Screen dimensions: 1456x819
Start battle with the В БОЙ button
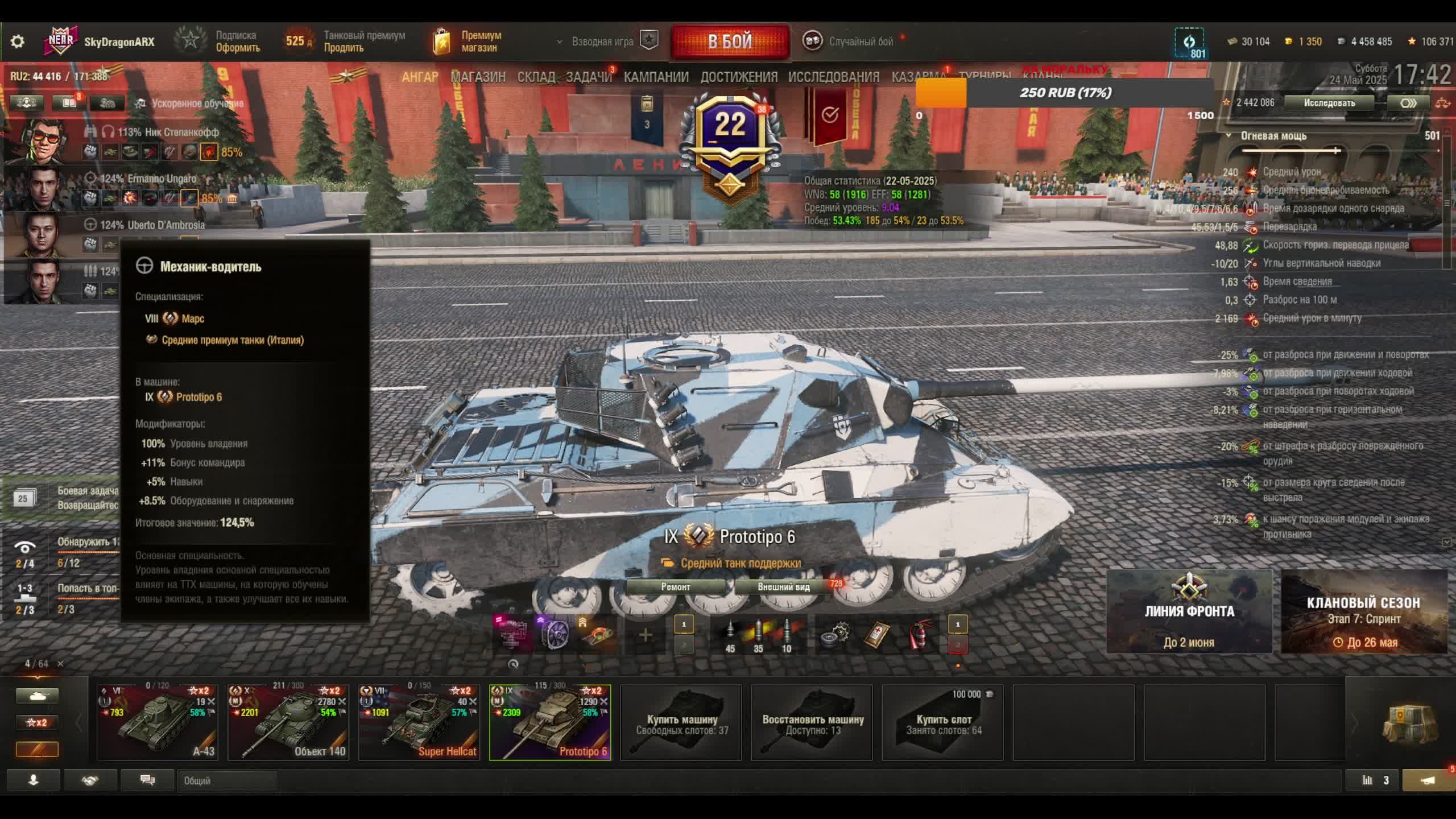point(730,41)
